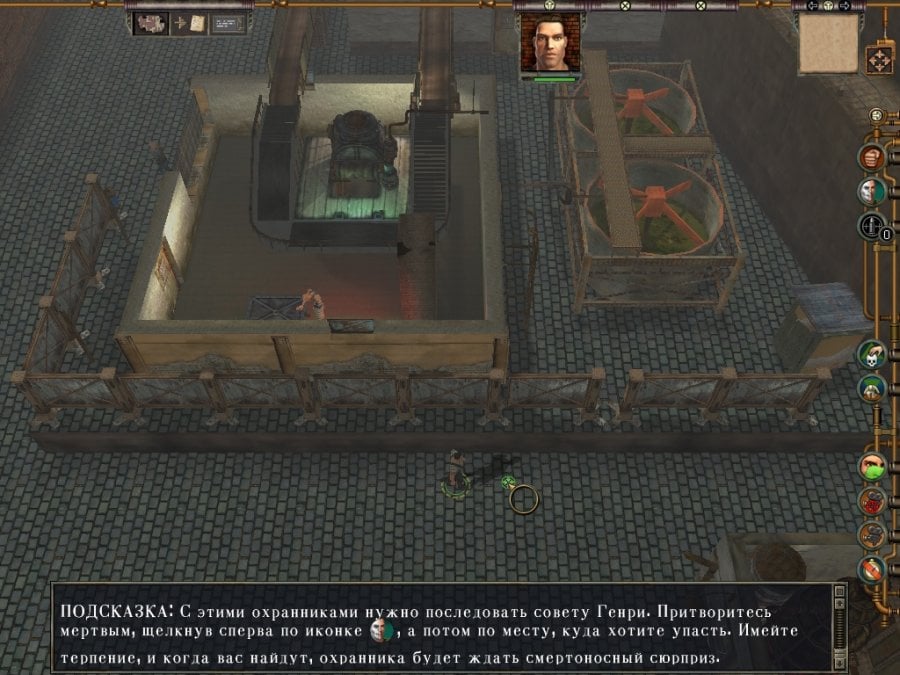Image resolution: width=900 pixels, height=675 pixels.
Task: Click the plain movie camera icon
Action: coord(872,535)
